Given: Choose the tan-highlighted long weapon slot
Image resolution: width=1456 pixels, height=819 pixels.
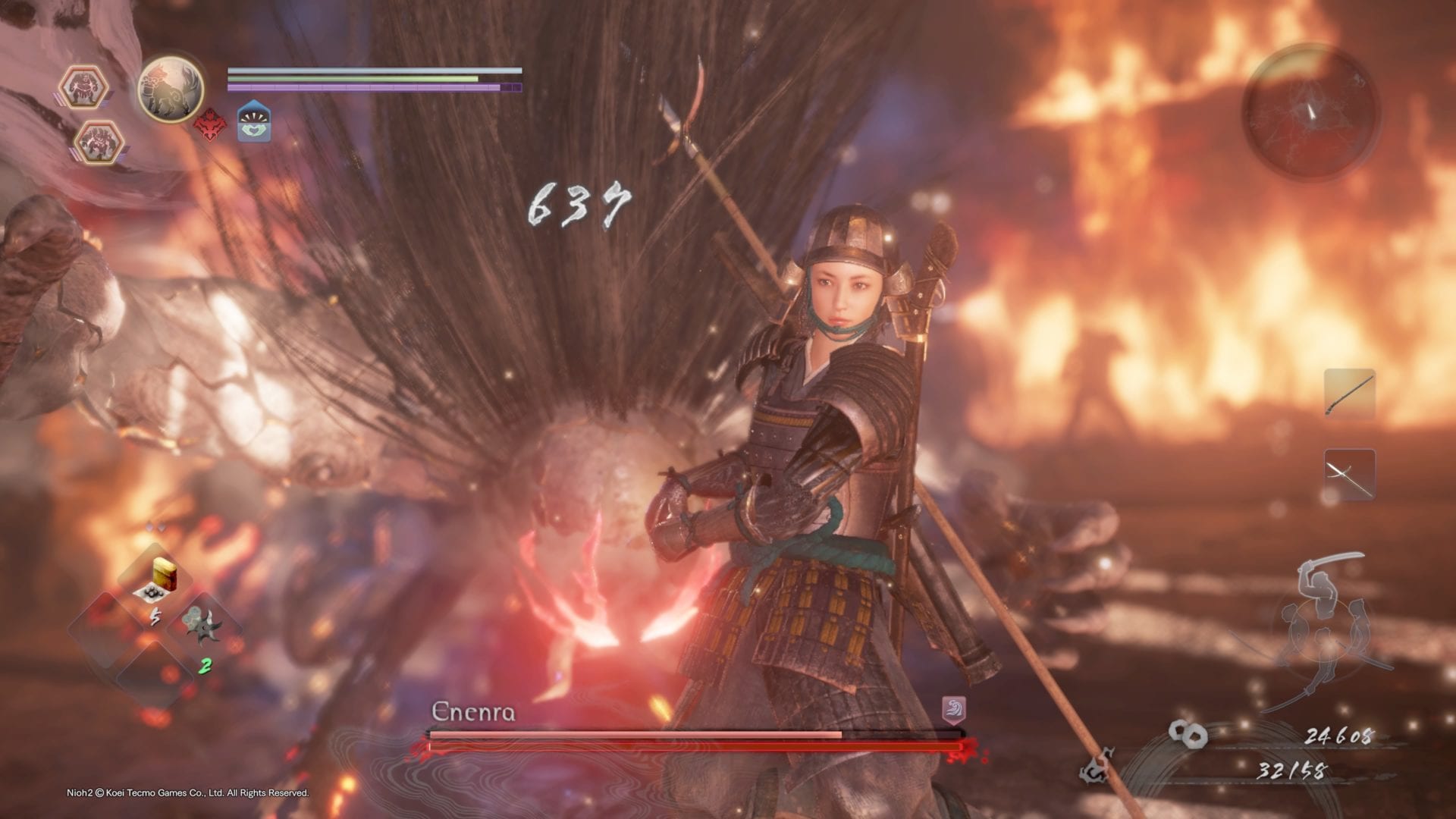Looking at the screenshot, I should coord(1349,394).
